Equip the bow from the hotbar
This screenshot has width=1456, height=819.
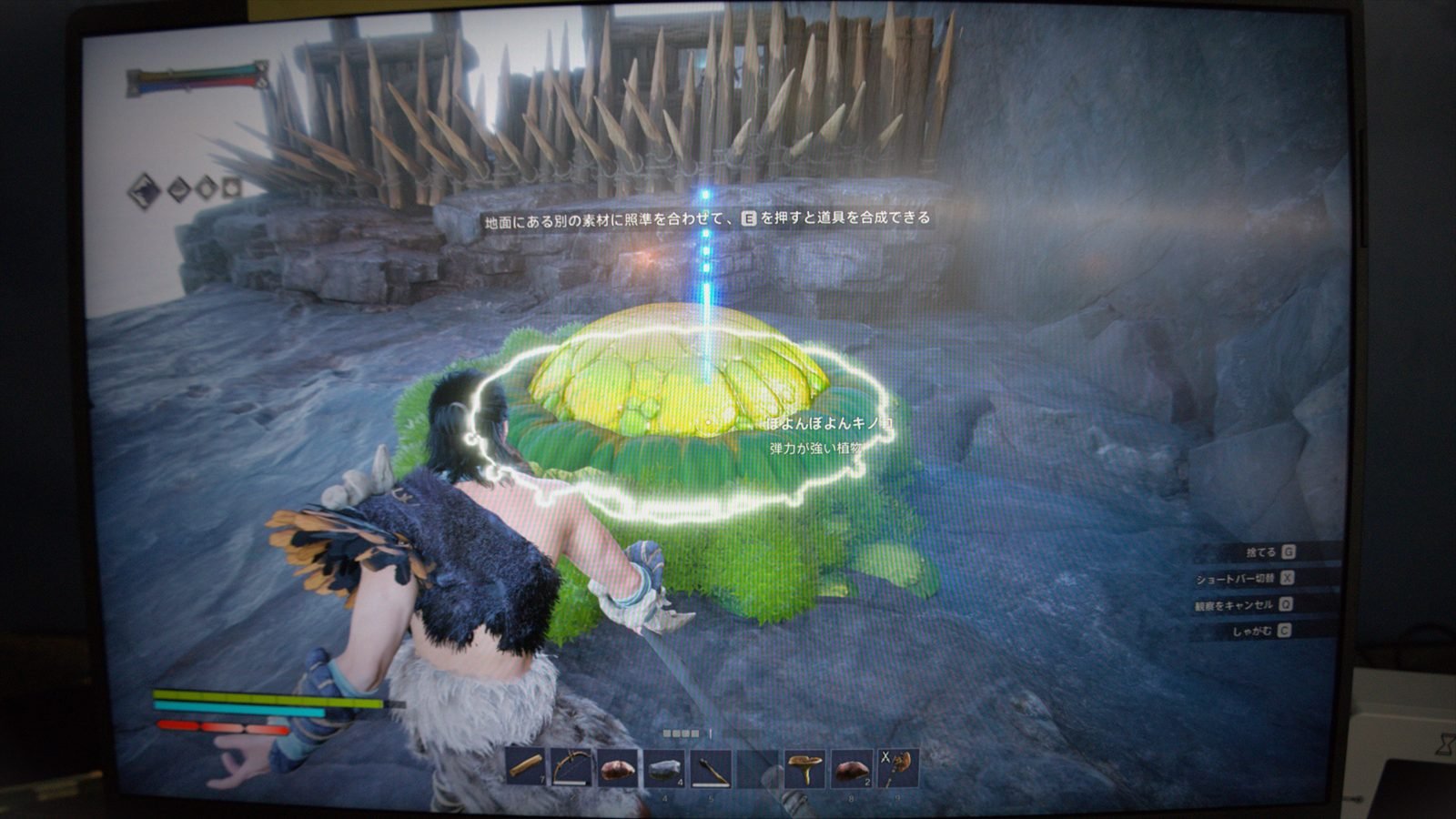[571, 767]
